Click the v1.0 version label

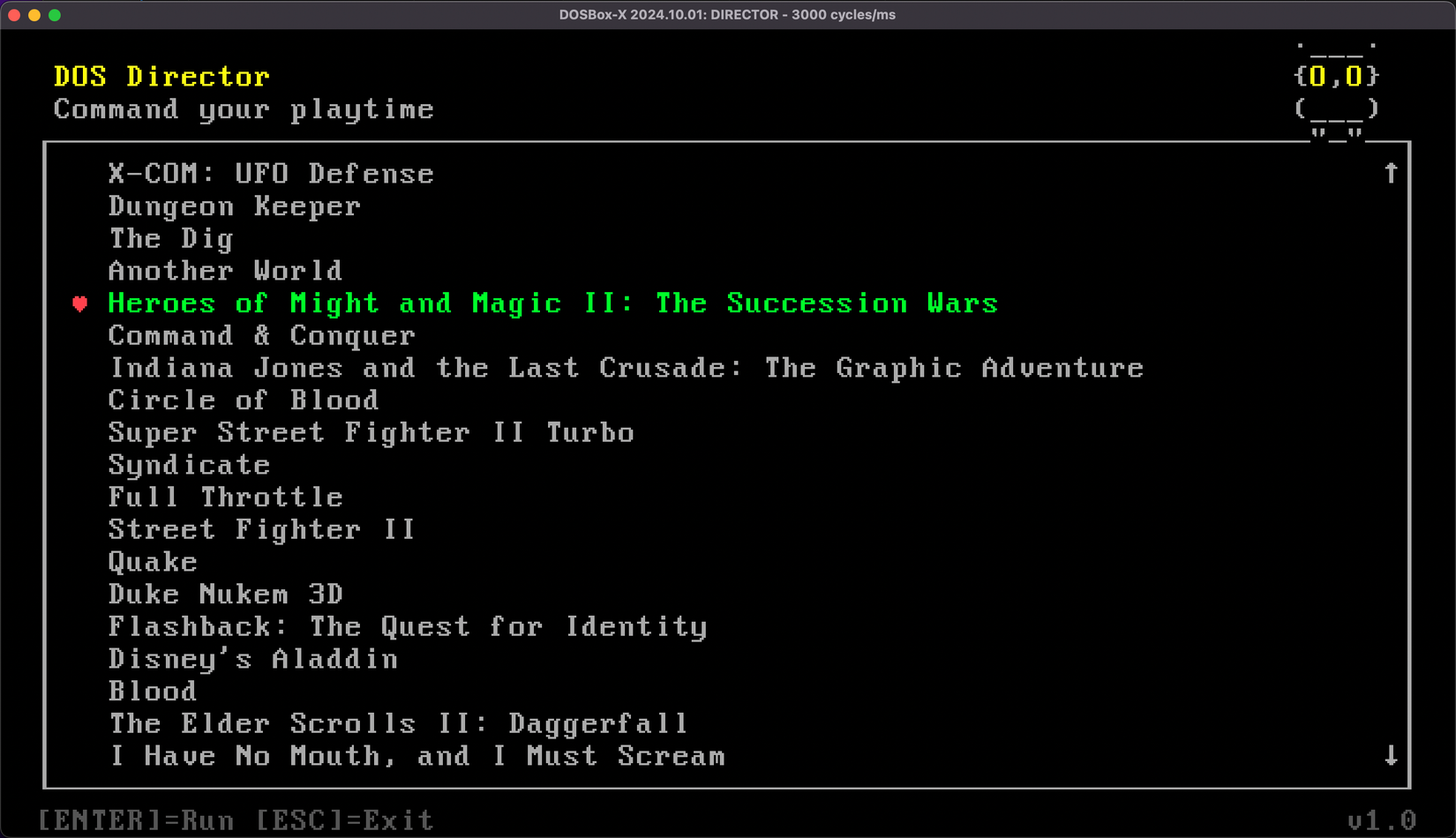1380,819
